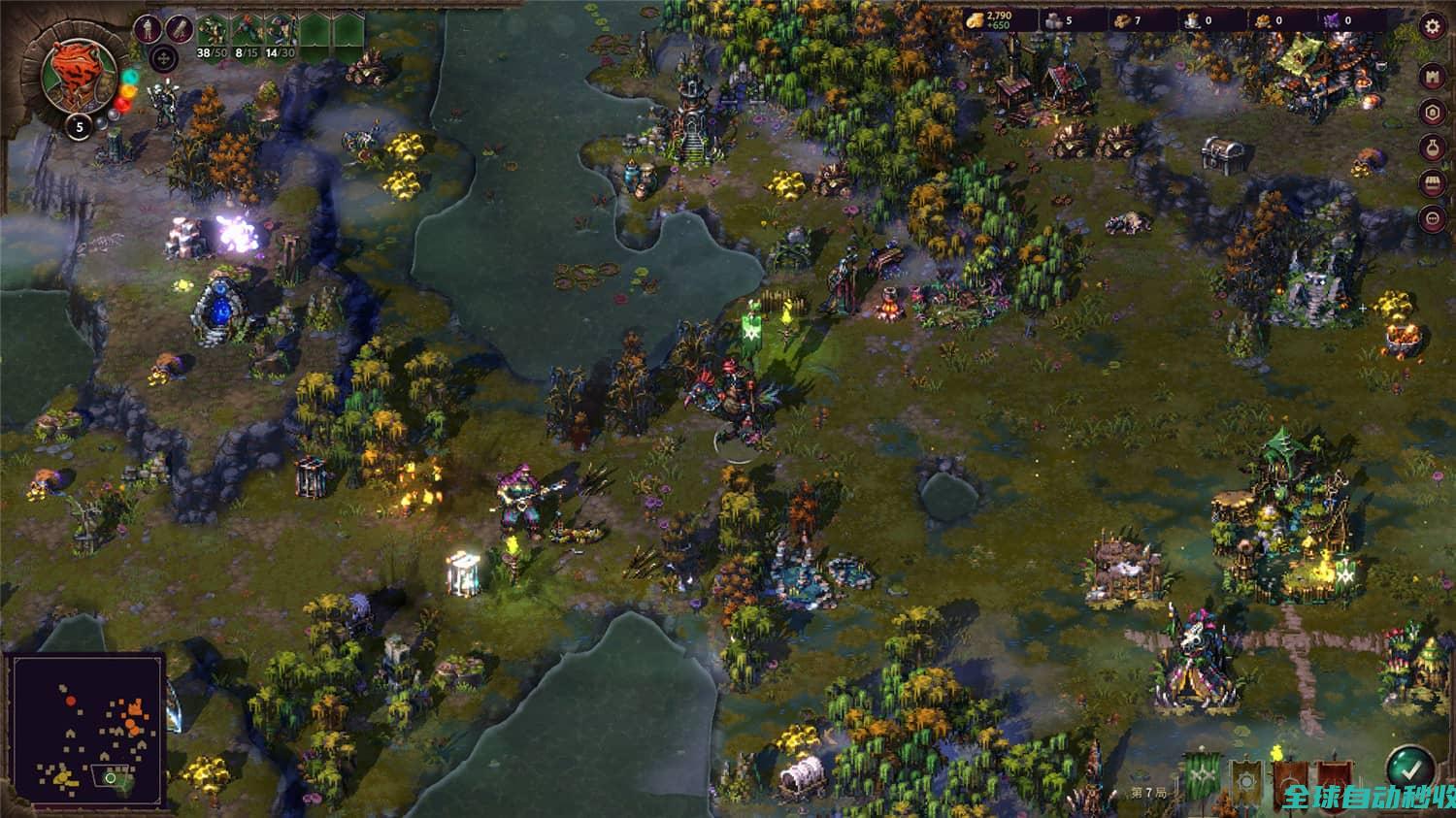Image resolution: width=1456 pixels, height=818 pixels.
Task: Select the troop slot showing 8/15
Action: coord(247,35)
